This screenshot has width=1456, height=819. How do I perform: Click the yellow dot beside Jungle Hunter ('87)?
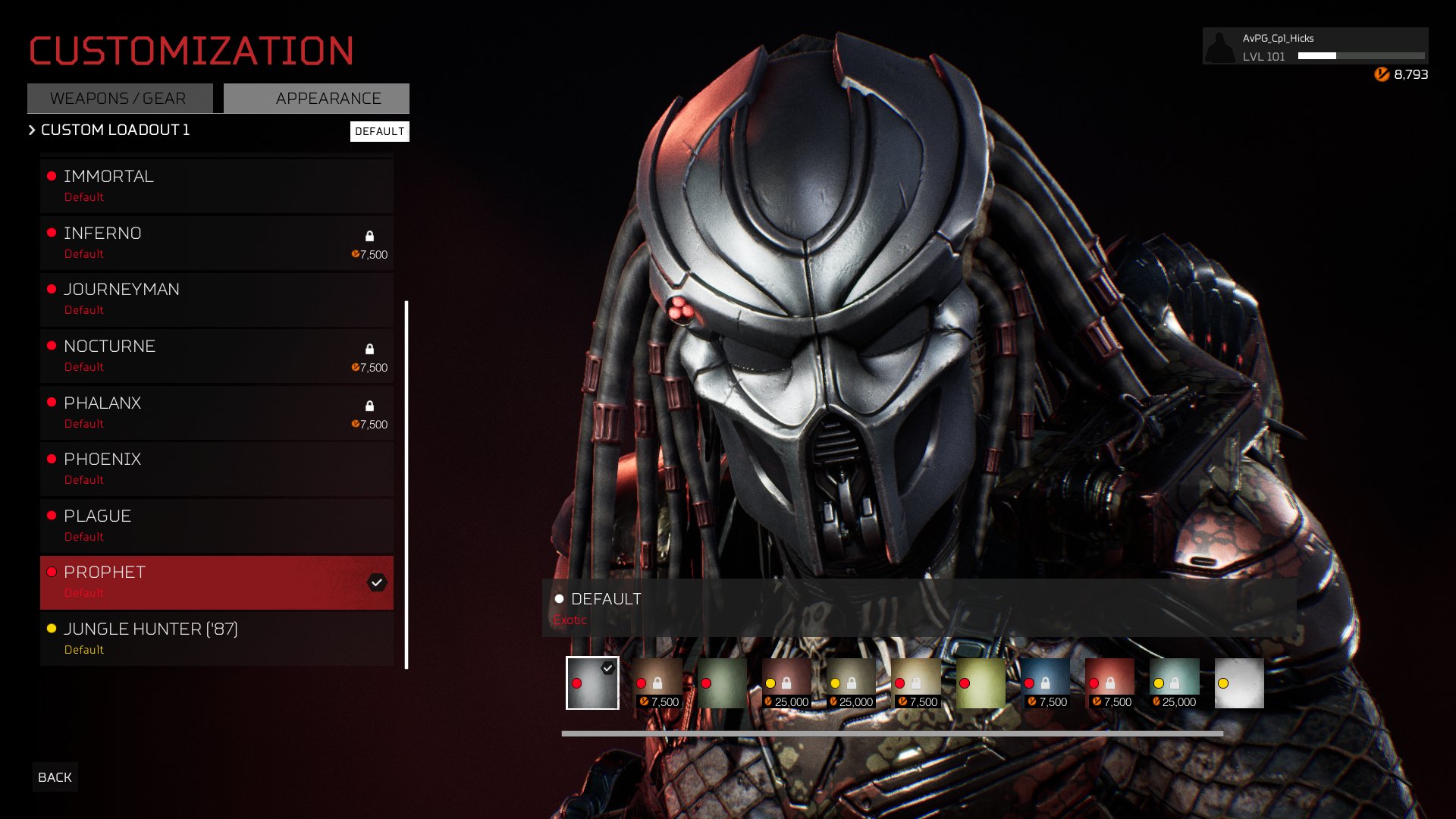point(50,629)
